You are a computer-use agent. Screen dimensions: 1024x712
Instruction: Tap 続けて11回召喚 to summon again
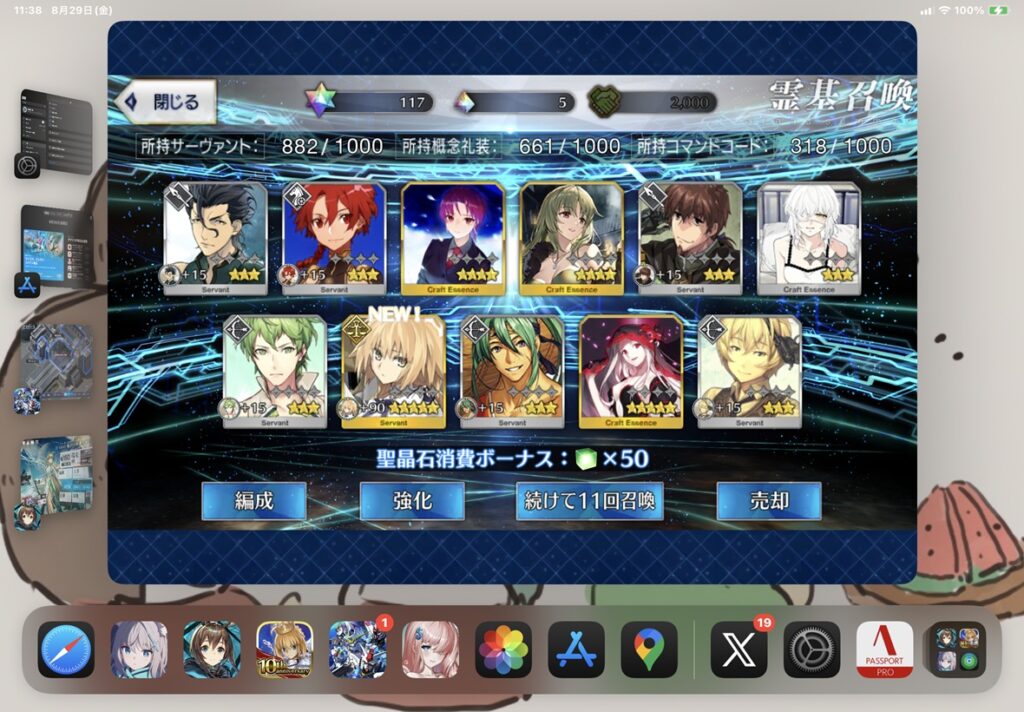590,501
